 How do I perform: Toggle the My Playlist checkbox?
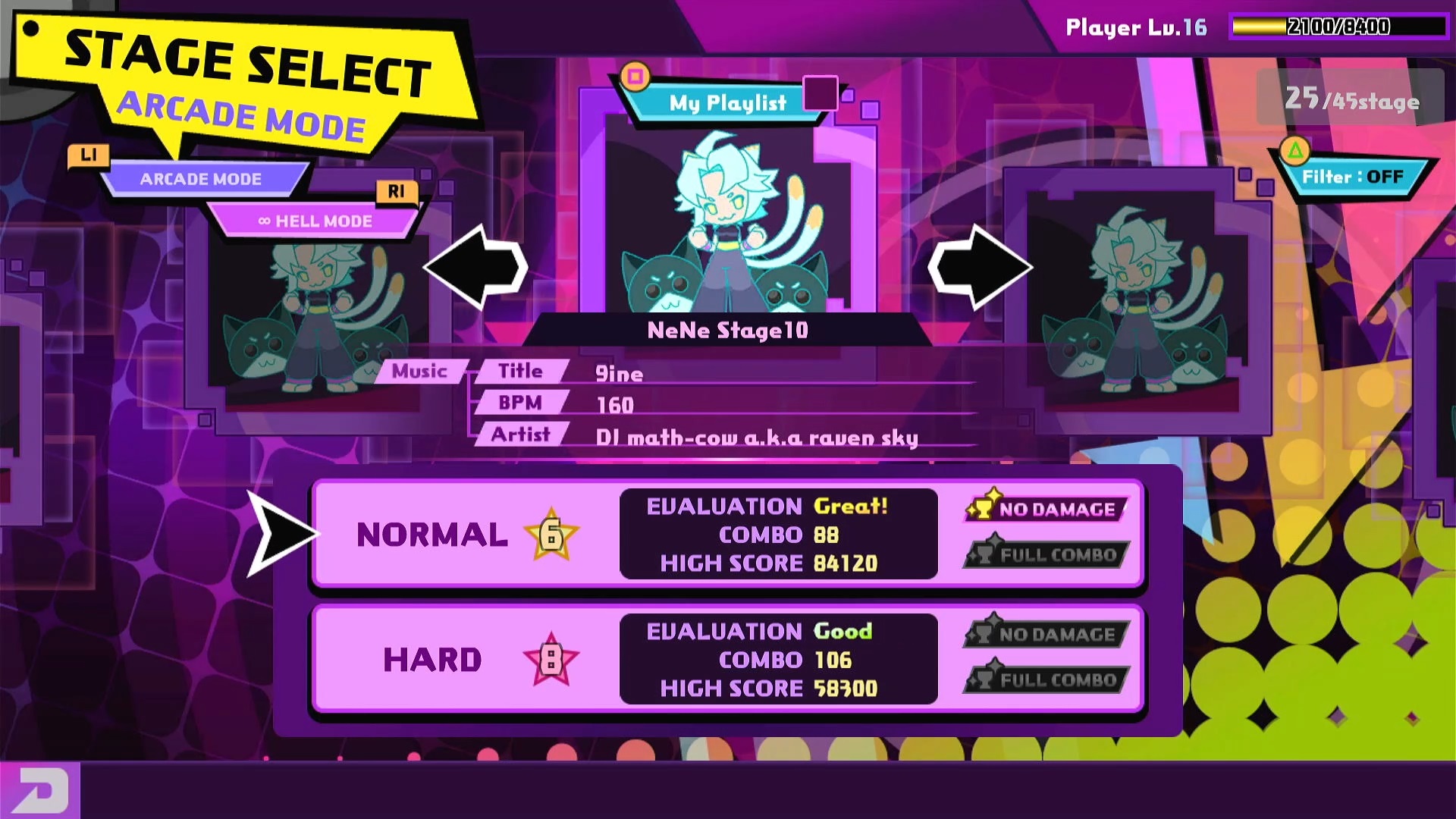tap(820, 93)
